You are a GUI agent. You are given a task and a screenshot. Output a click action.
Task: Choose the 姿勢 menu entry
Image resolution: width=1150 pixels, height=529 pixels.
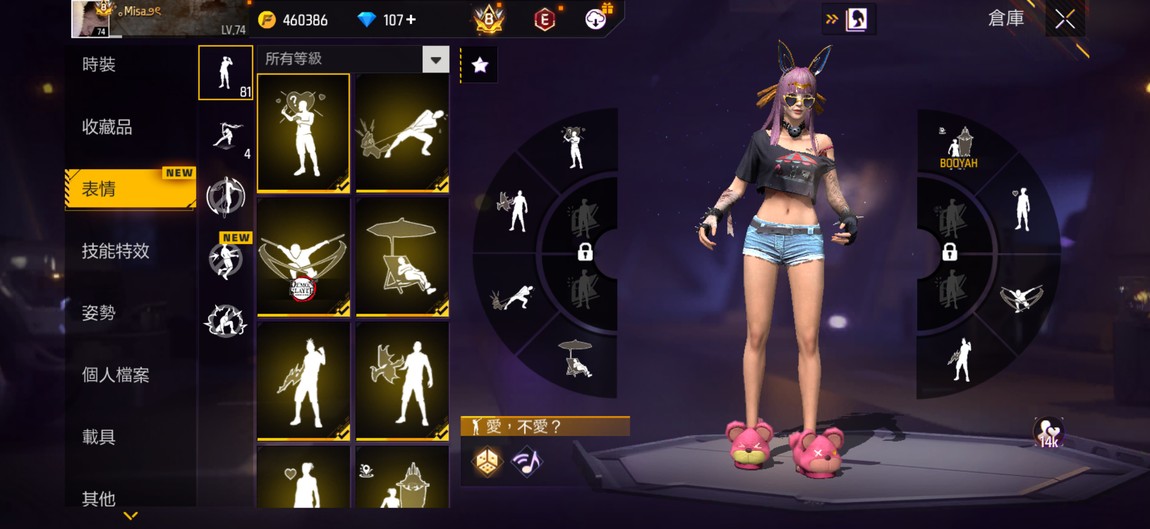coord(99,313)
